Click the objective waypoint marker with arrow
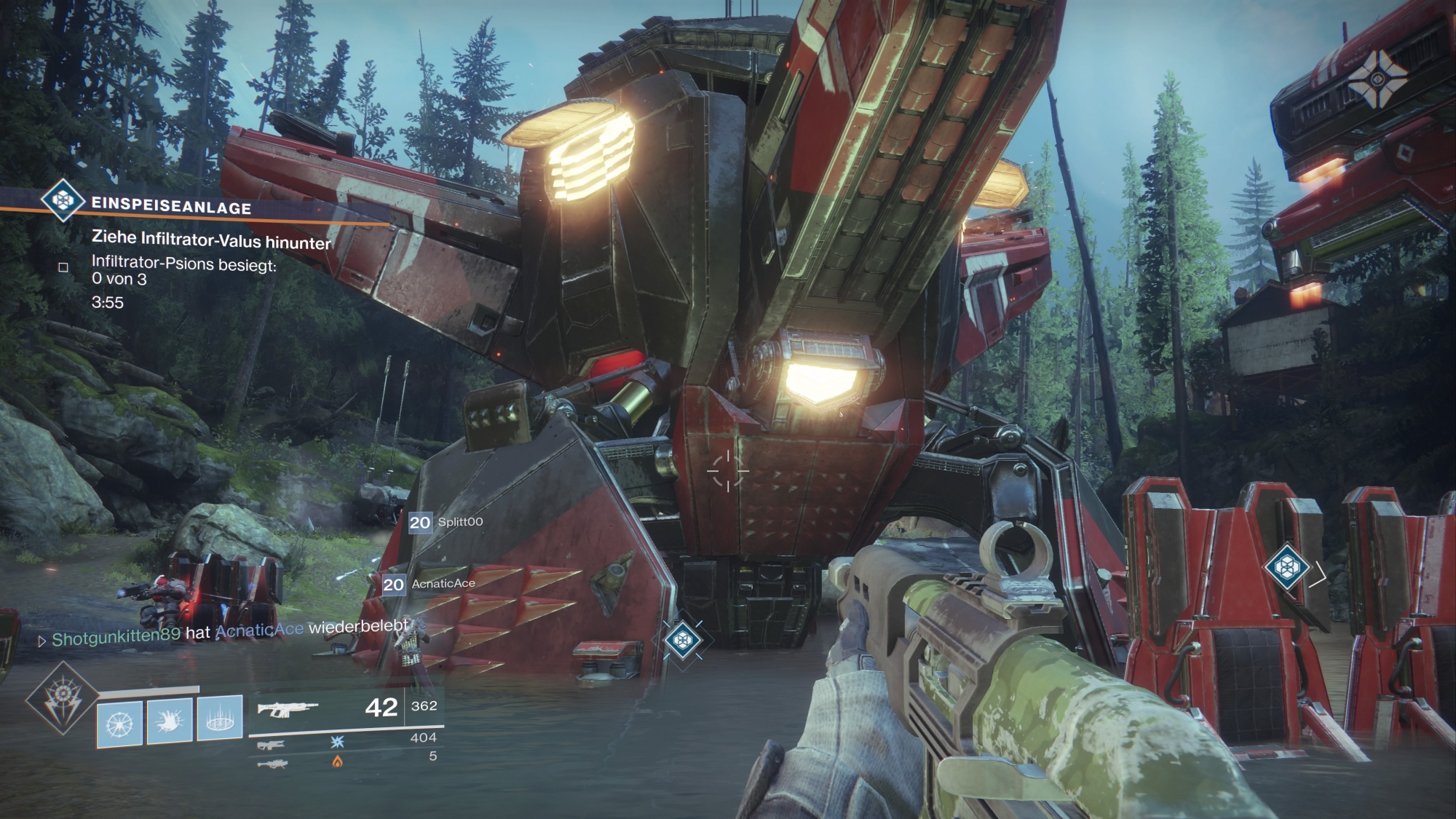 point(1287,566)
